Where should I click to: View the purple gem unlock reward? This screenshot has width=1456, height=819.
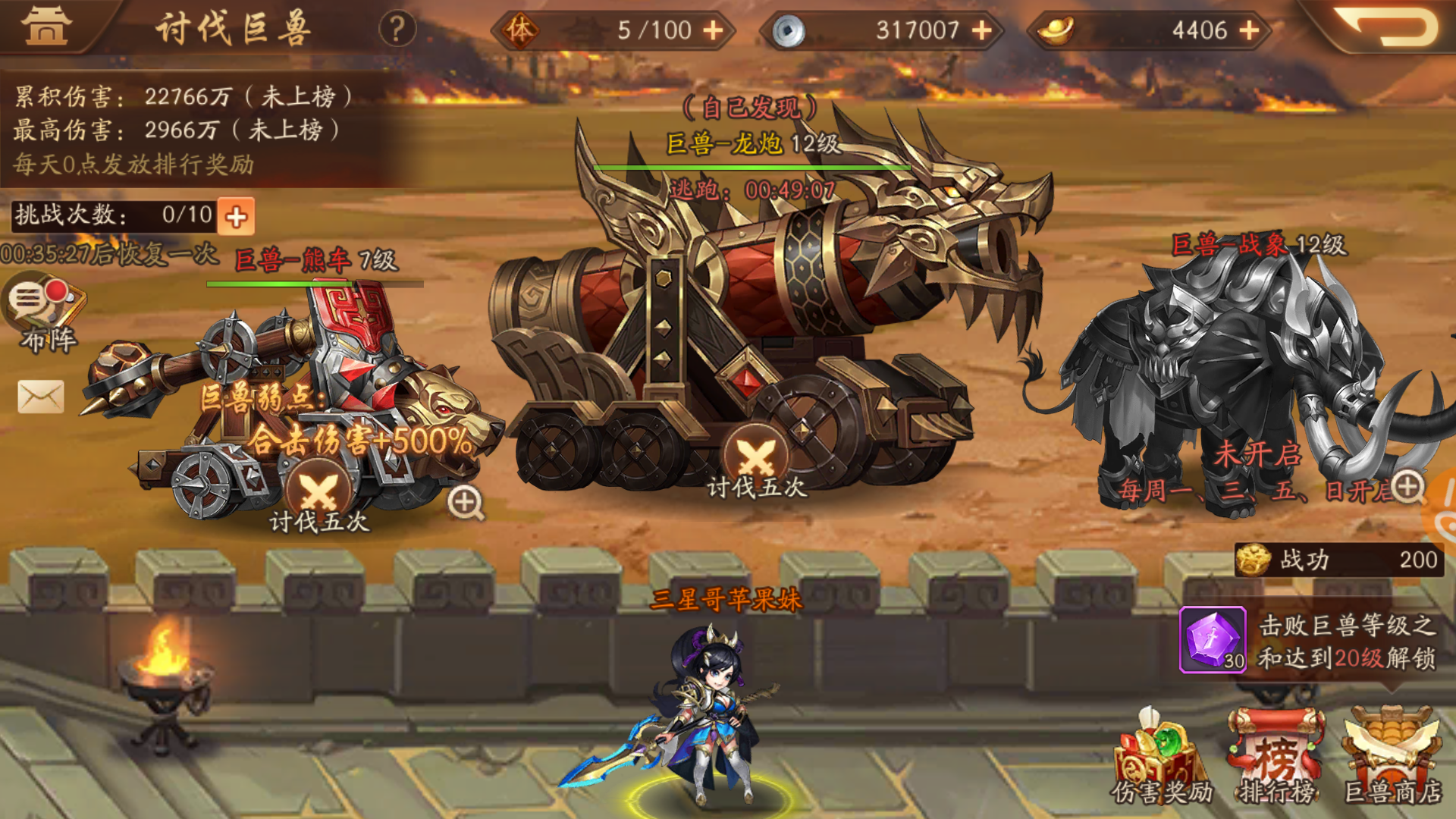(x=1212, y=639)
